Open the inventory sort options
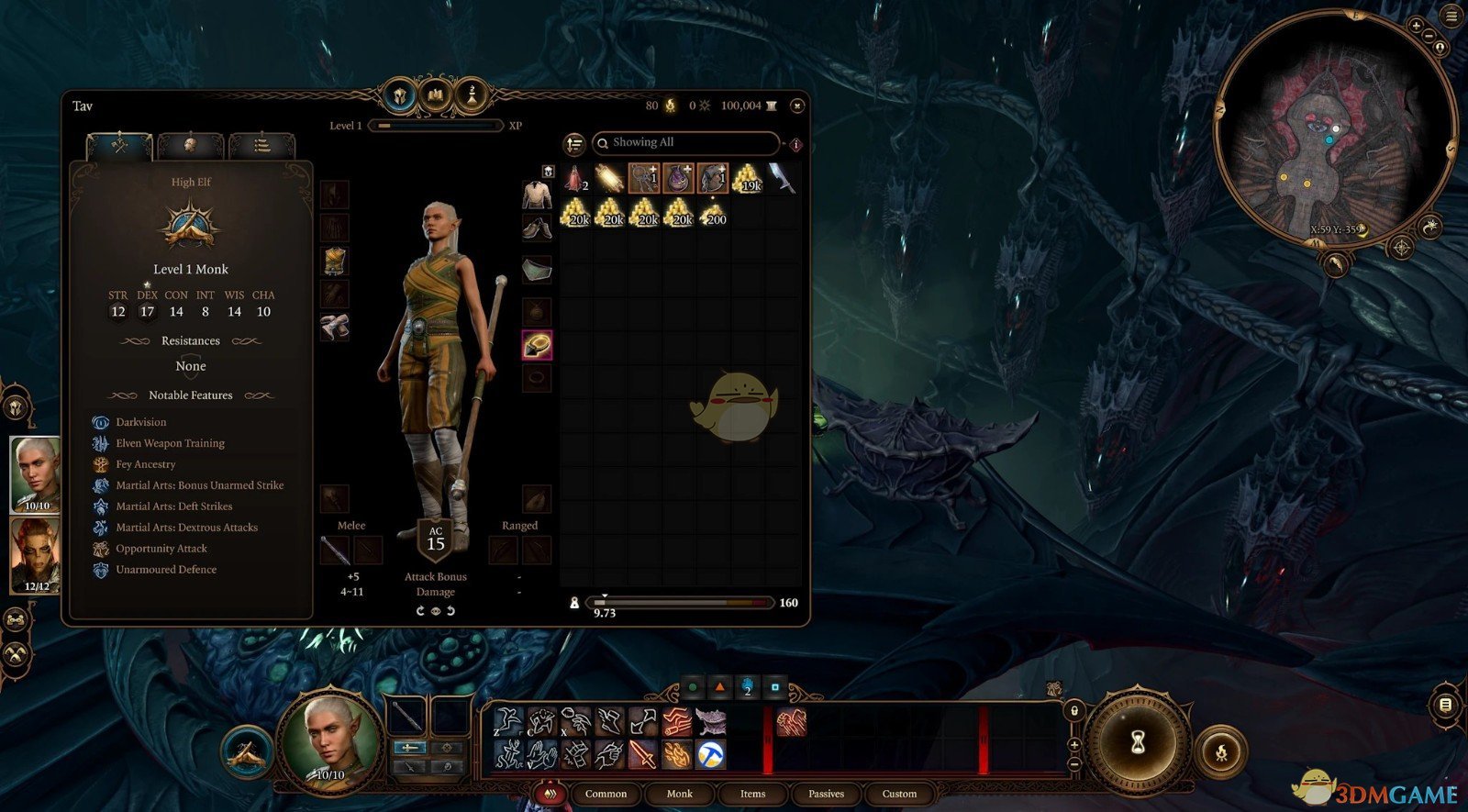Screen dimensions: 1468x812 (x=574, y=144)
